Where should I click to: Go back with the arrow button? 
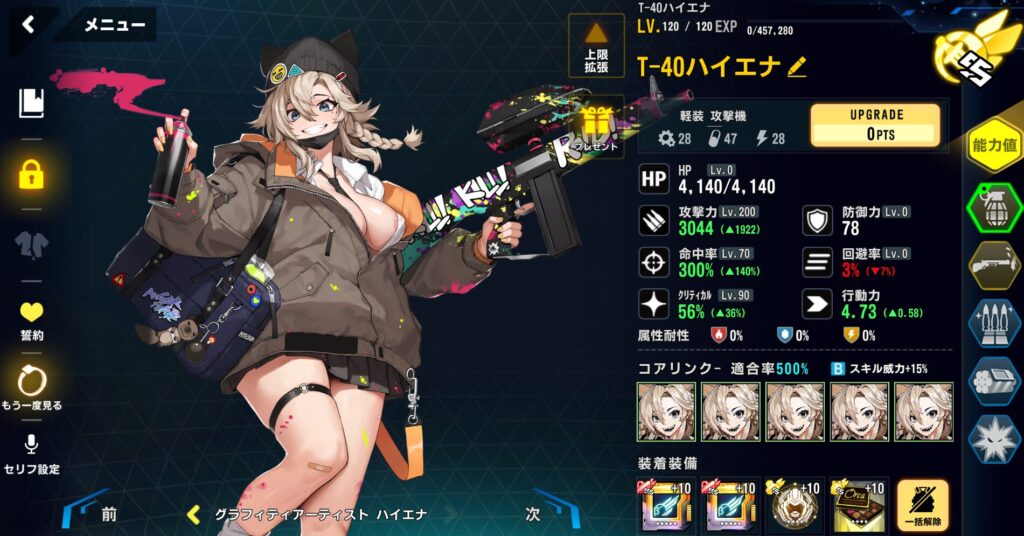coord(28,24)
